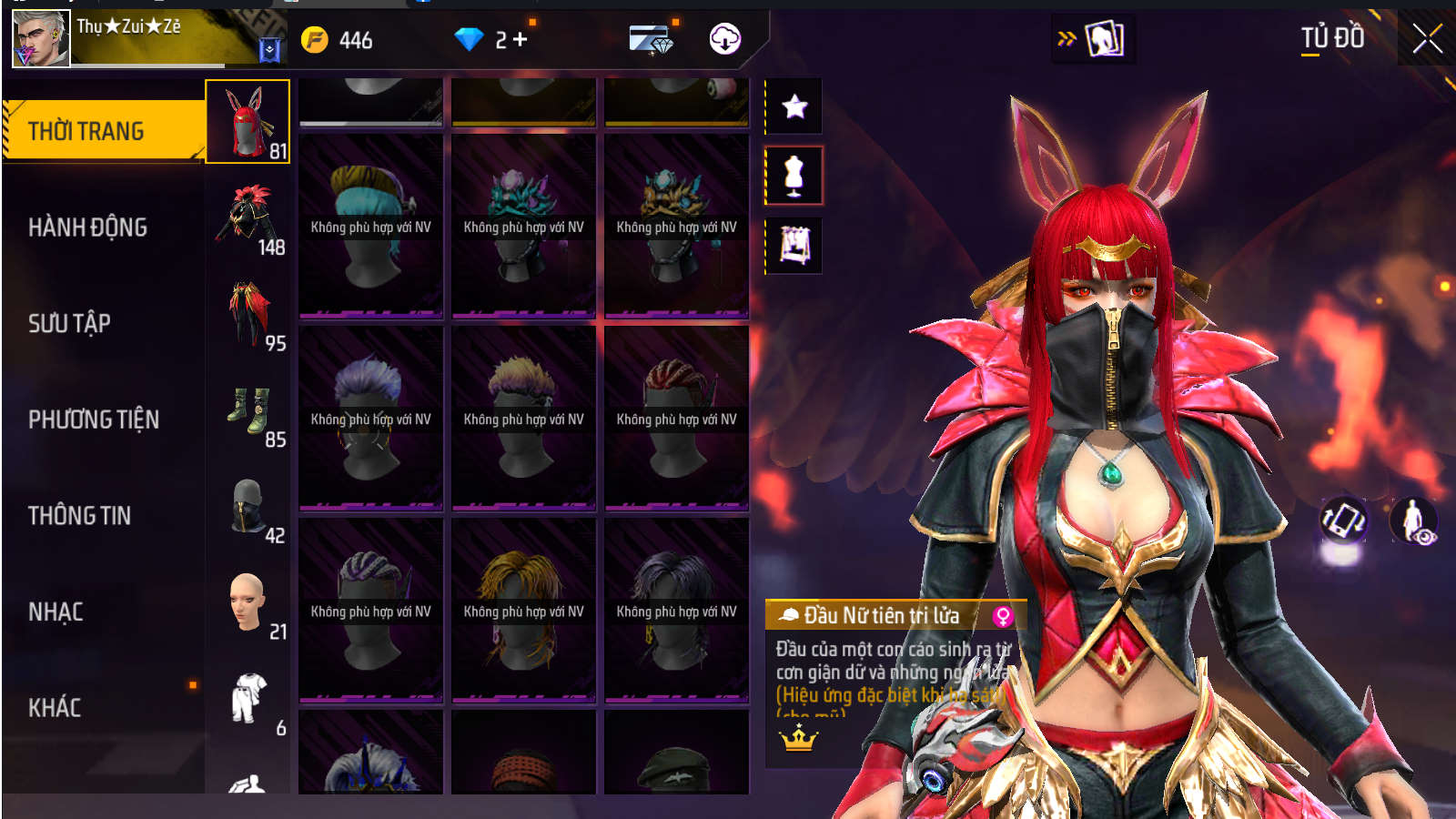This screenshot has width=1456, height=819.
Task: Show the top outfits category with 148 items
Action: pos(248,218)
